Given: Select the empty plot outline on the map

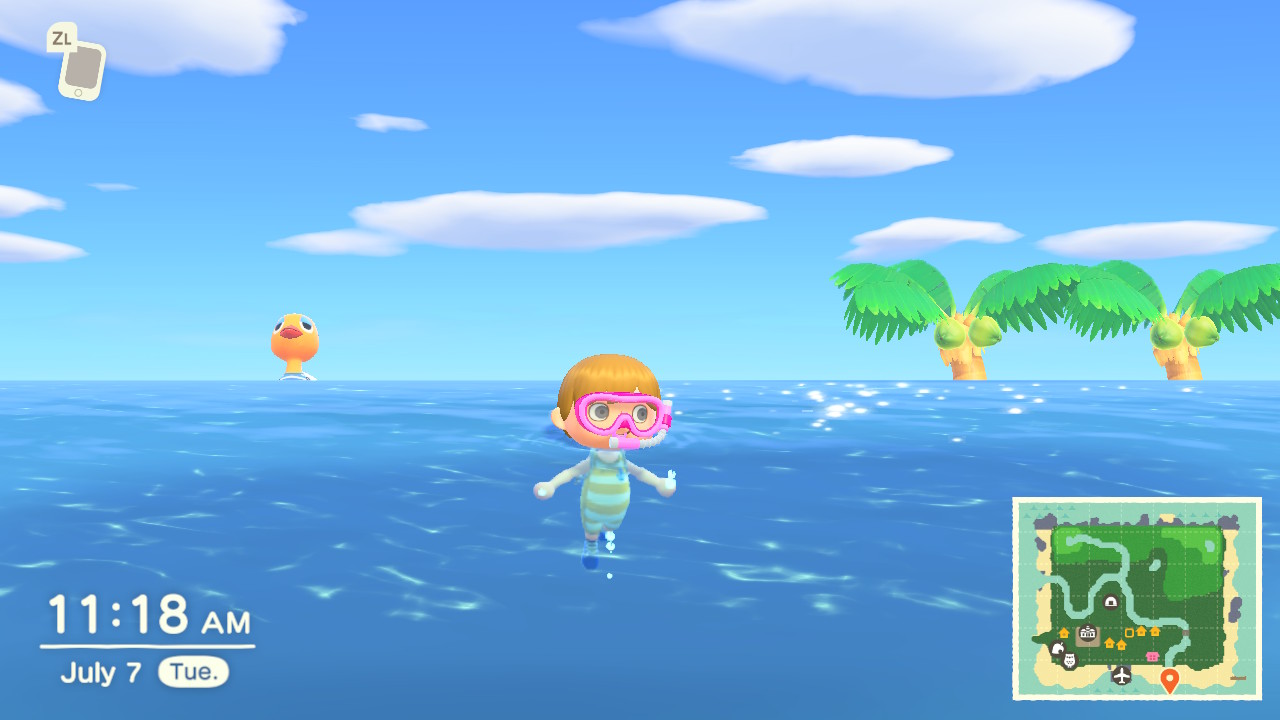Looking at the screenshot, I should 1131,632.
